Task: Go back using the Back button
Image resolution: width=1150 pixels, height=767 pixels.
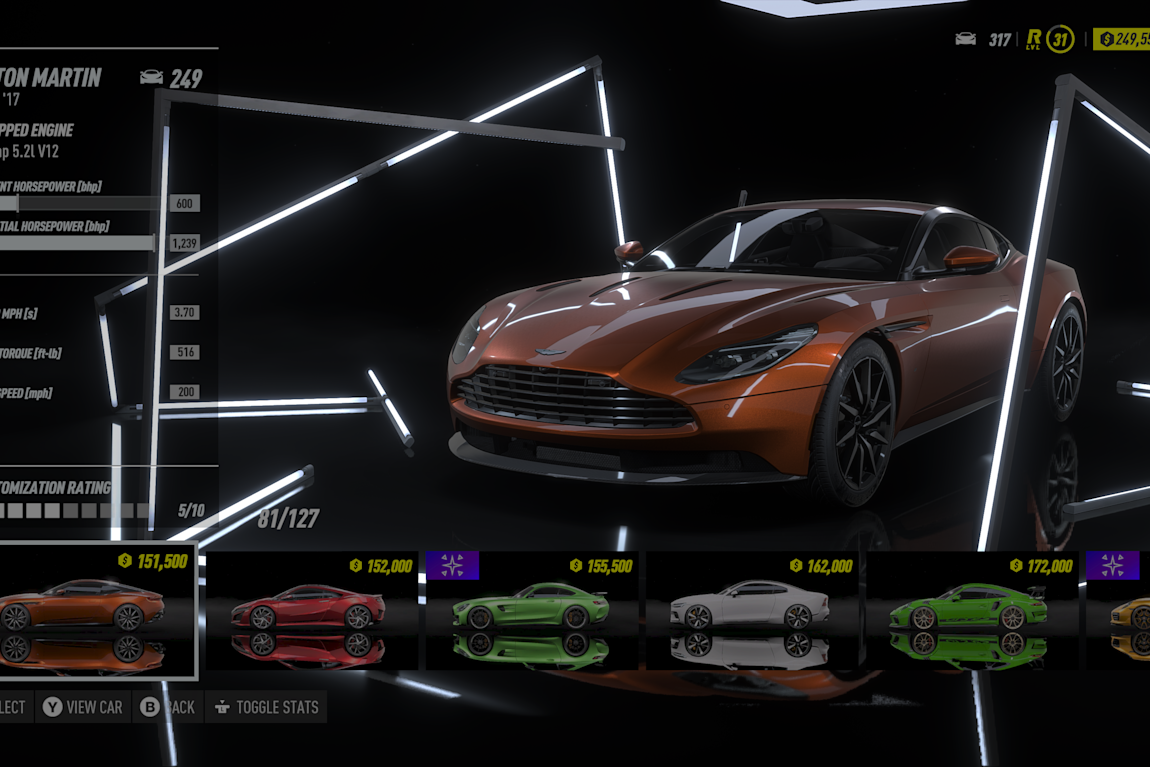Action: click(168, 707)
